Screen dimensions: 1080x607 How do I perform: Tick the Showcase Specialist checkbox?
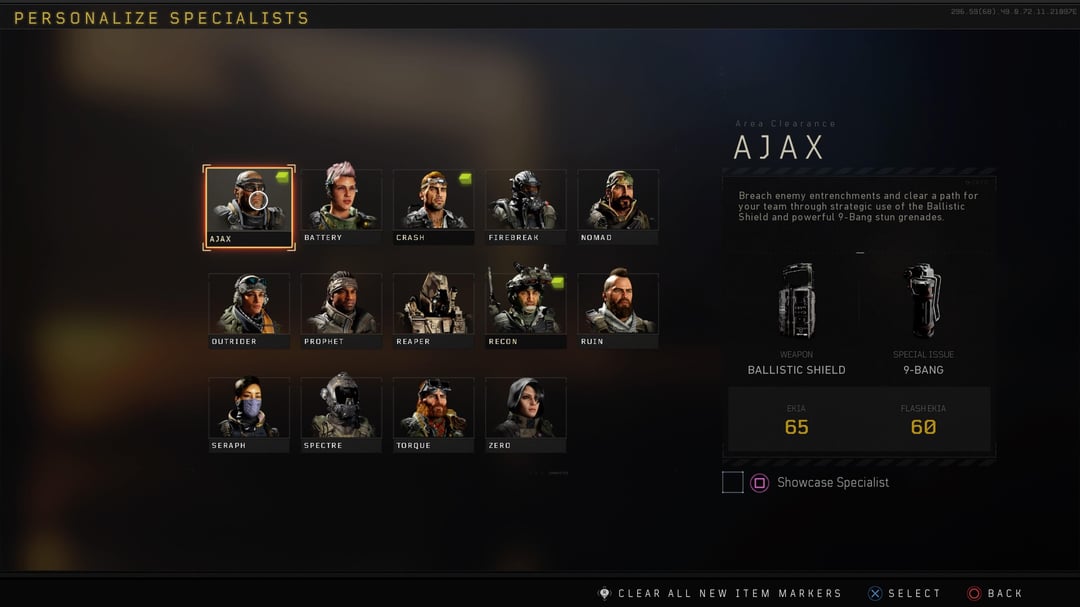tap(733, 483)
